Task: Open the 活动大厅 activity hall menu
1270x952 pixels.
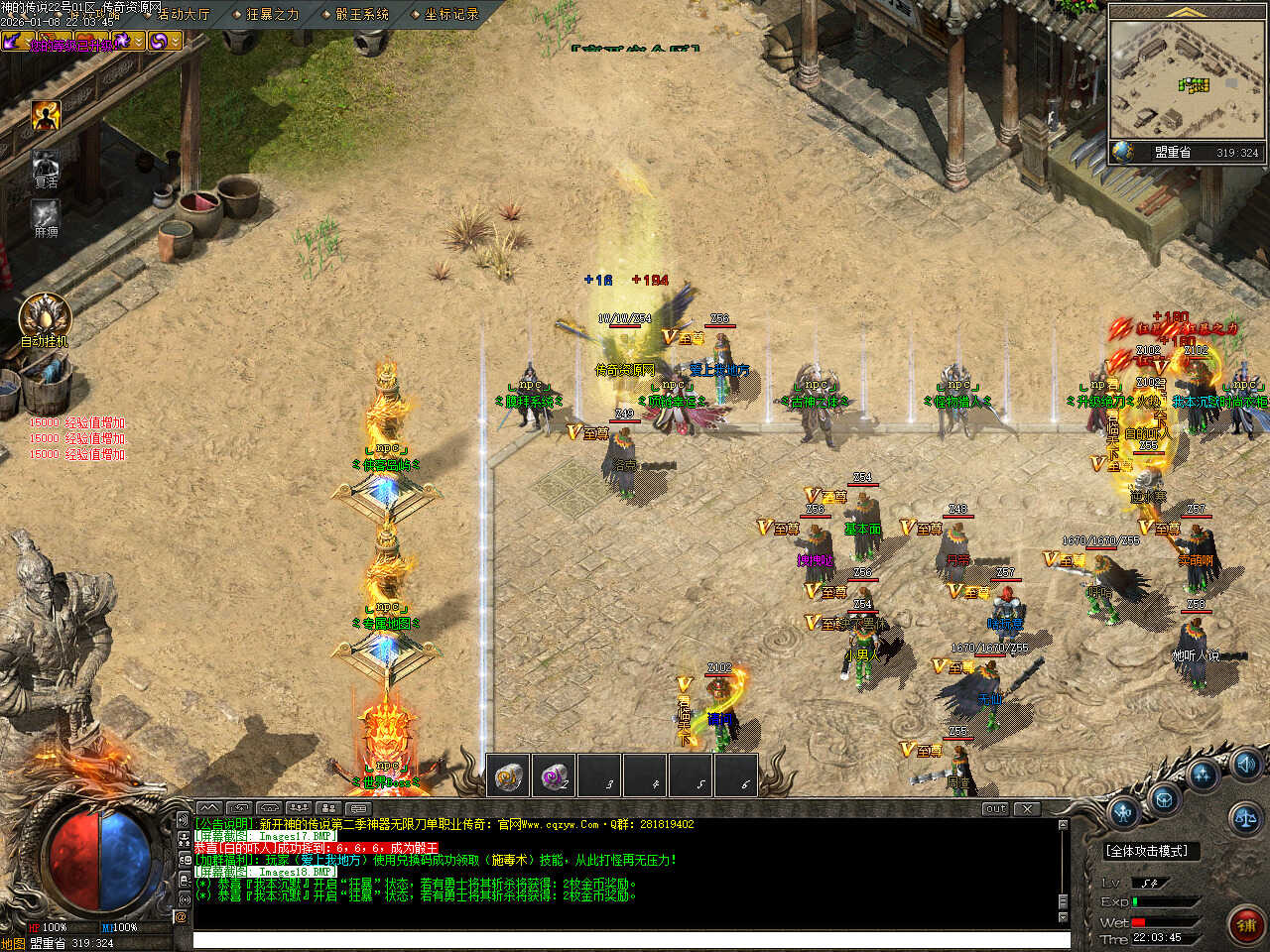Action: (184, 14)
